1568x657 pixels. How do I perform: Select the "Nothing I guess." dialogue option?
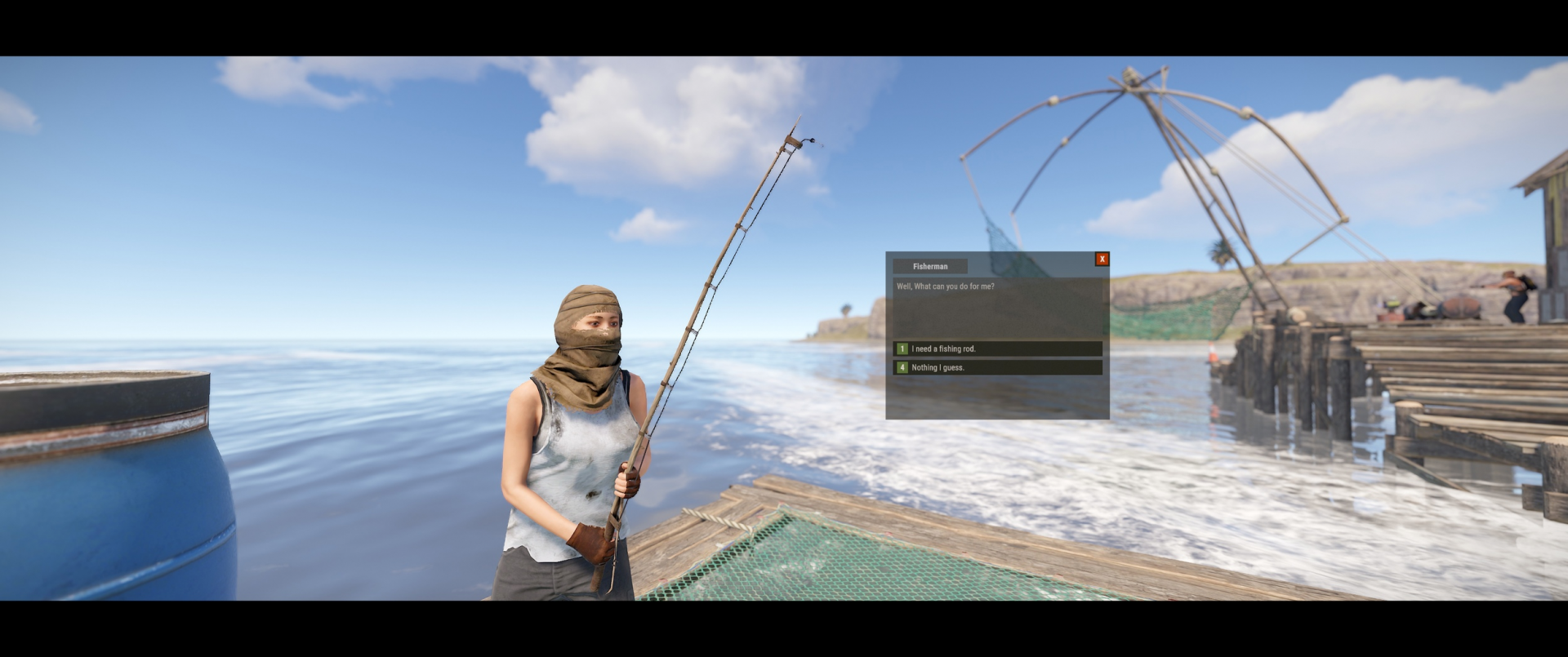[997, 368]
